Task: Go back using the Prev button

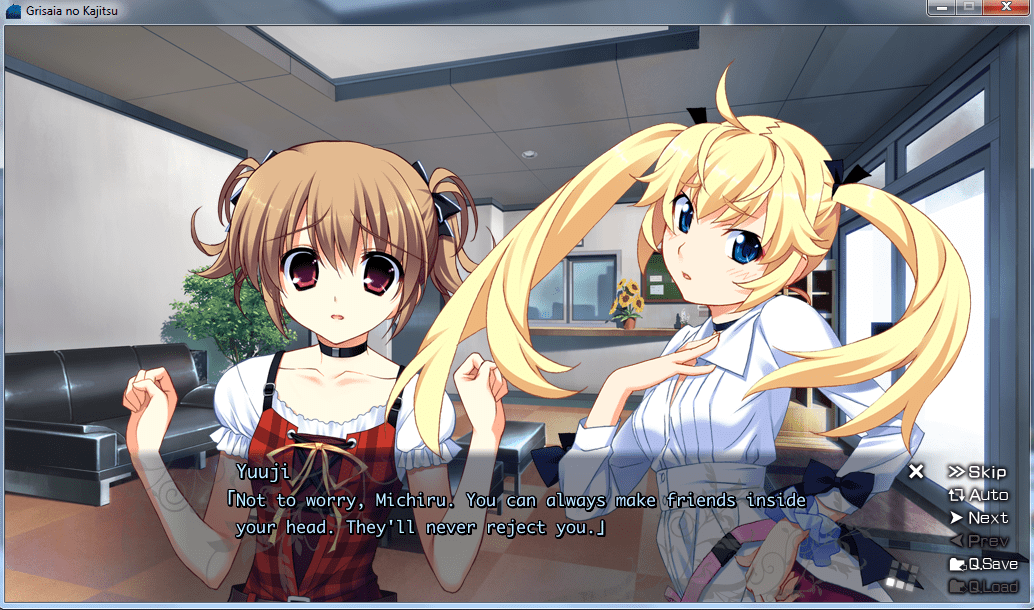Action: (x=979, y=541)
